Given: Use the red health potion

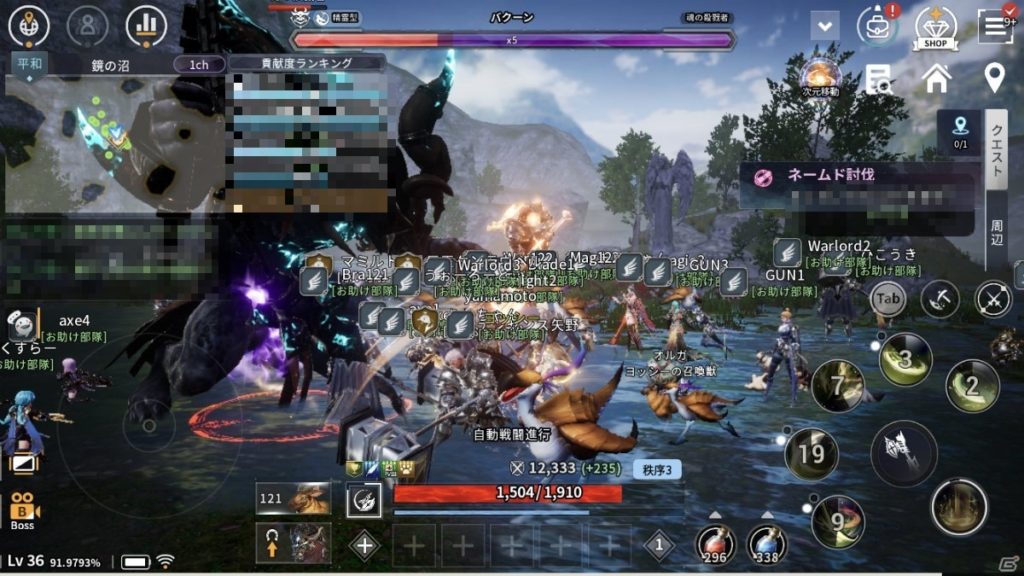Looking at the screenshot, I should click(x=716, y=543).
